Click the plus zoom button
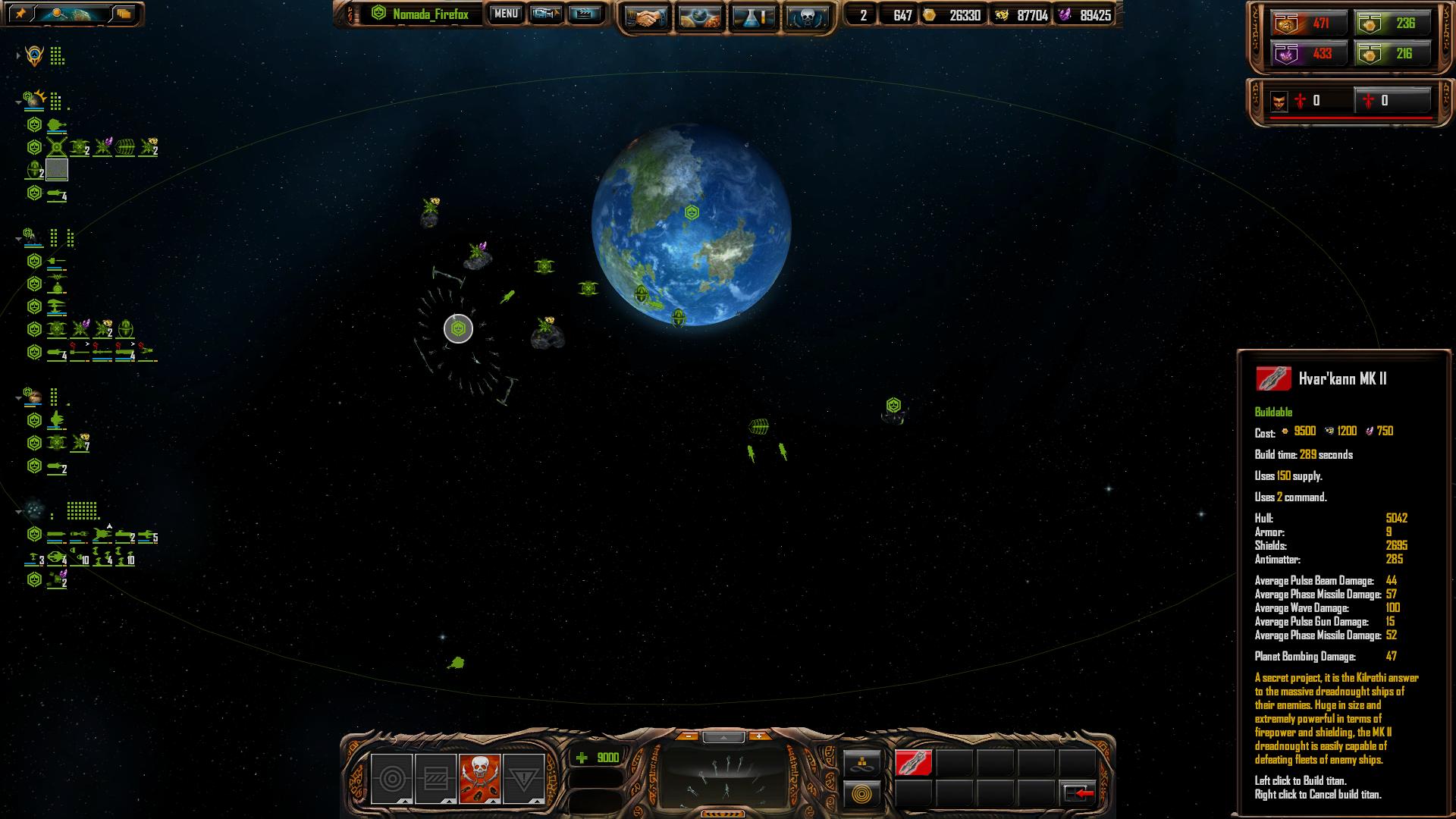This screenshot has width=1456, height=819. (758, 736)
